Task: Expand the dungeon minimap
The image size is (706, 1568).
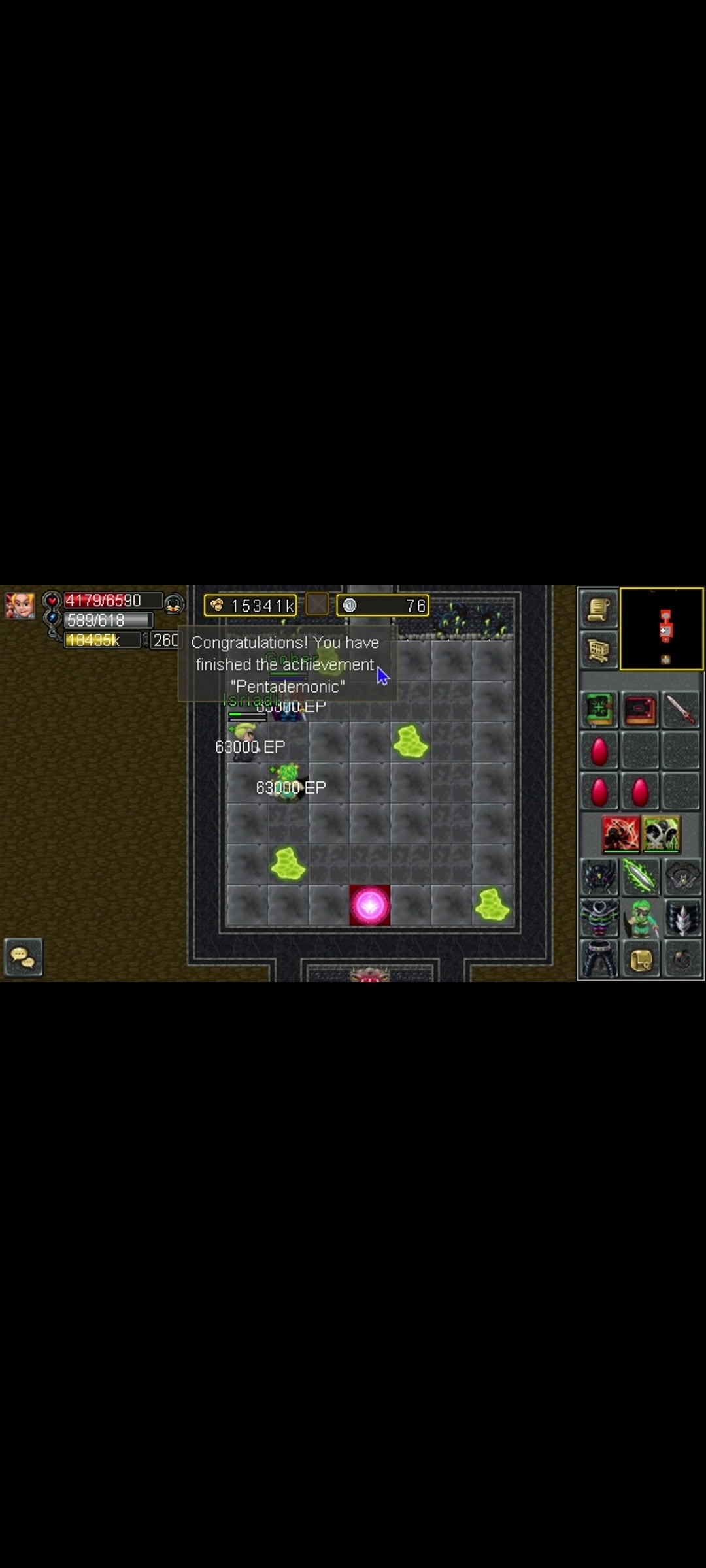Action: [x=662, y=629]
